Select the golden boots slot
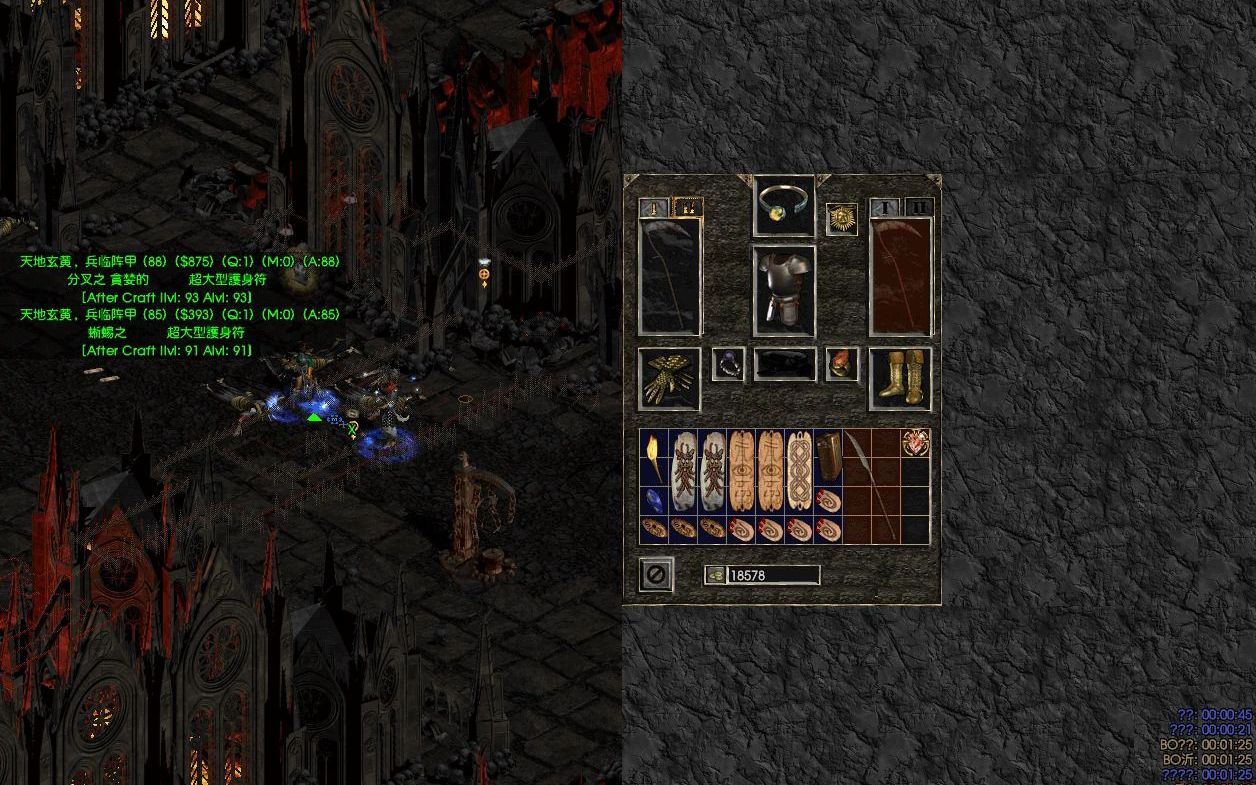This screenshot has width=1256, height=785. tap(901, 378)
